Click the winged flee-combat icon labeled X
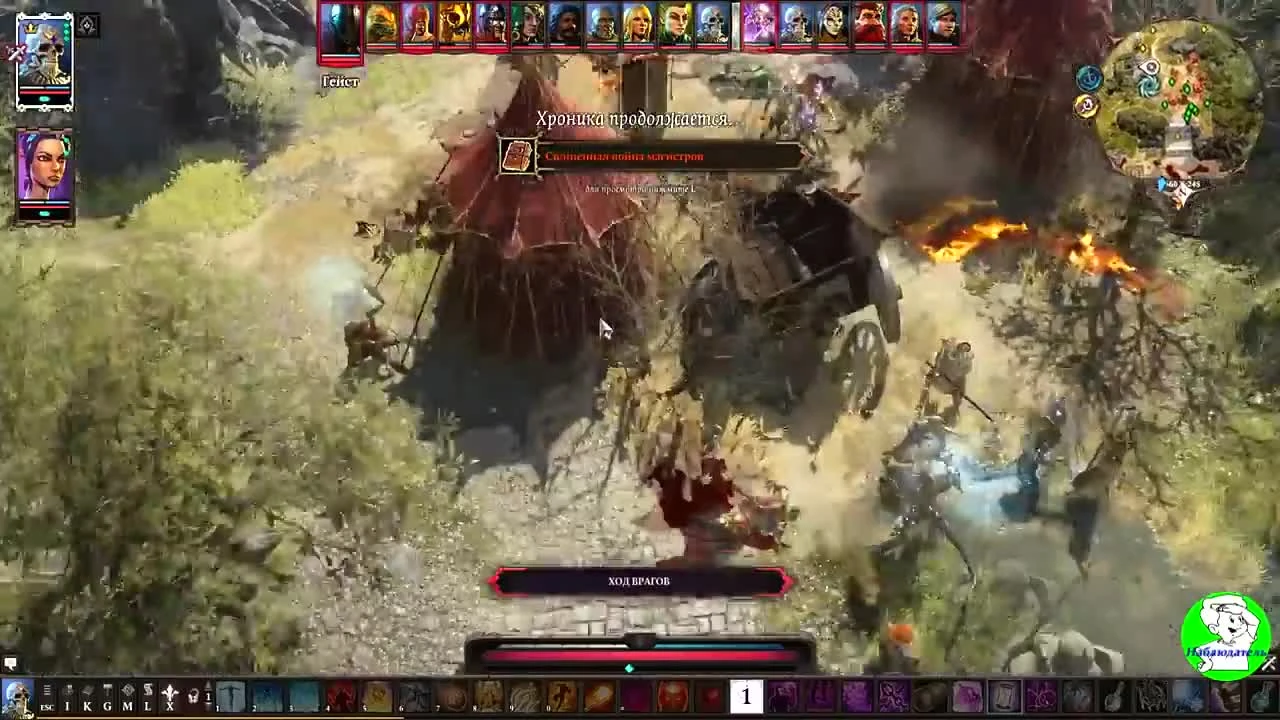Image resolution: width=1280 pixels, height=720 pixels. pos(168,693)
